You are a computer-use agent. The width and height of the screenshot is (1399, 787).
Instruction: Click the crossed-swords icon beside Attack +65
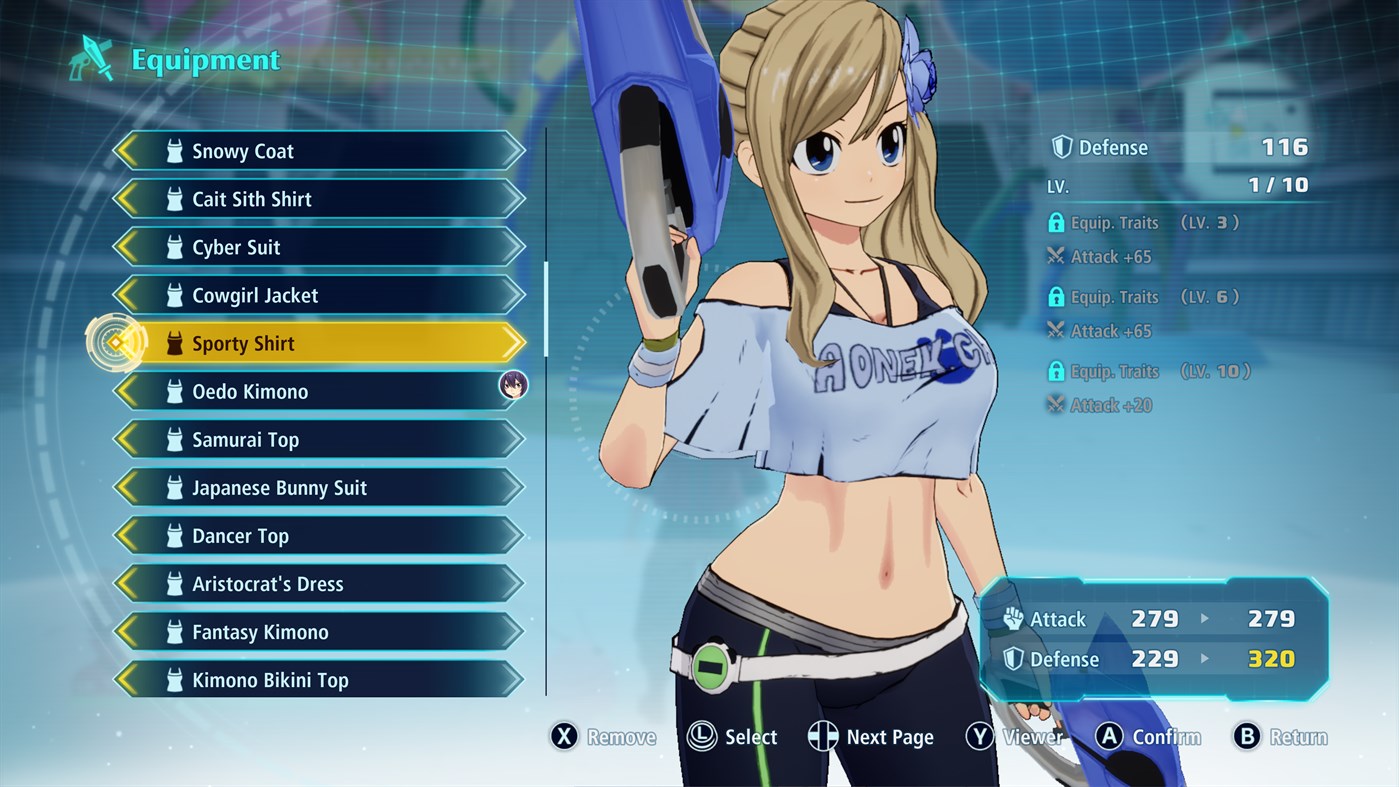pyautogui.click(x=1057, y=256)
